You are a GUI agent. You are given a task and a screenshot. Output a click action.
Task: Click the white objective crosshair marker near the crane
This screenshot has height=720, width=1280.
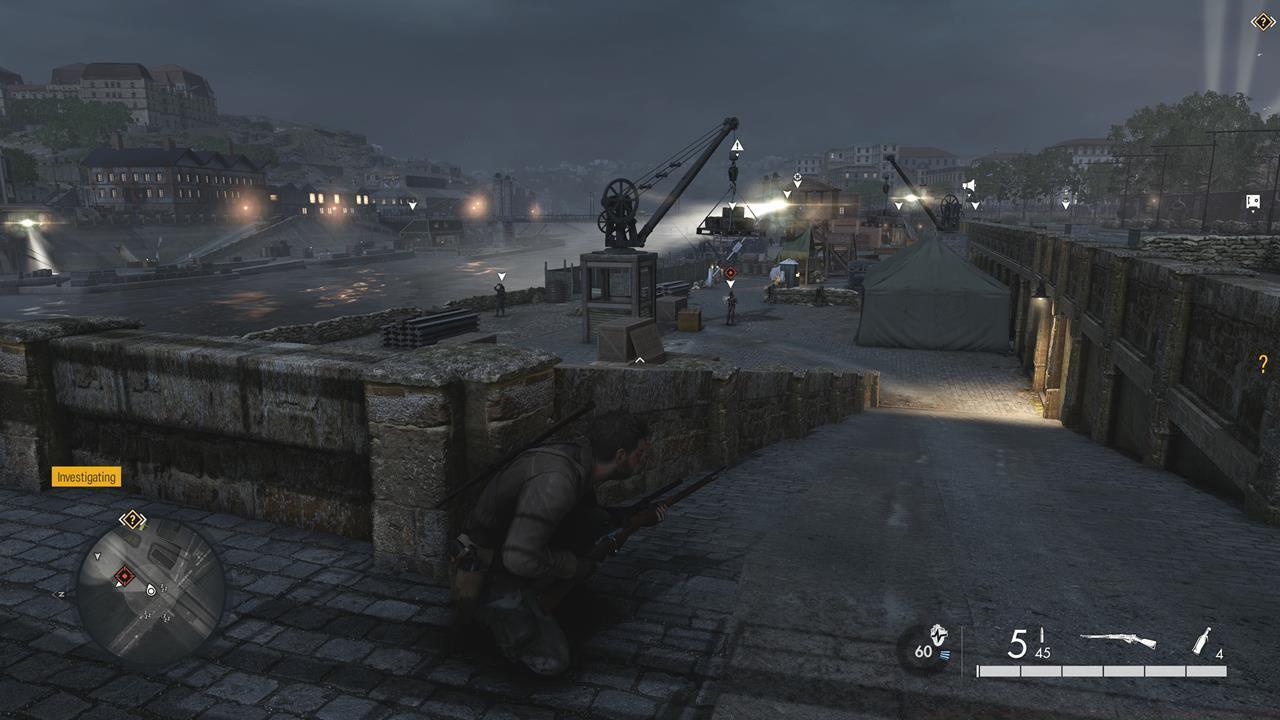coord(797,176)
